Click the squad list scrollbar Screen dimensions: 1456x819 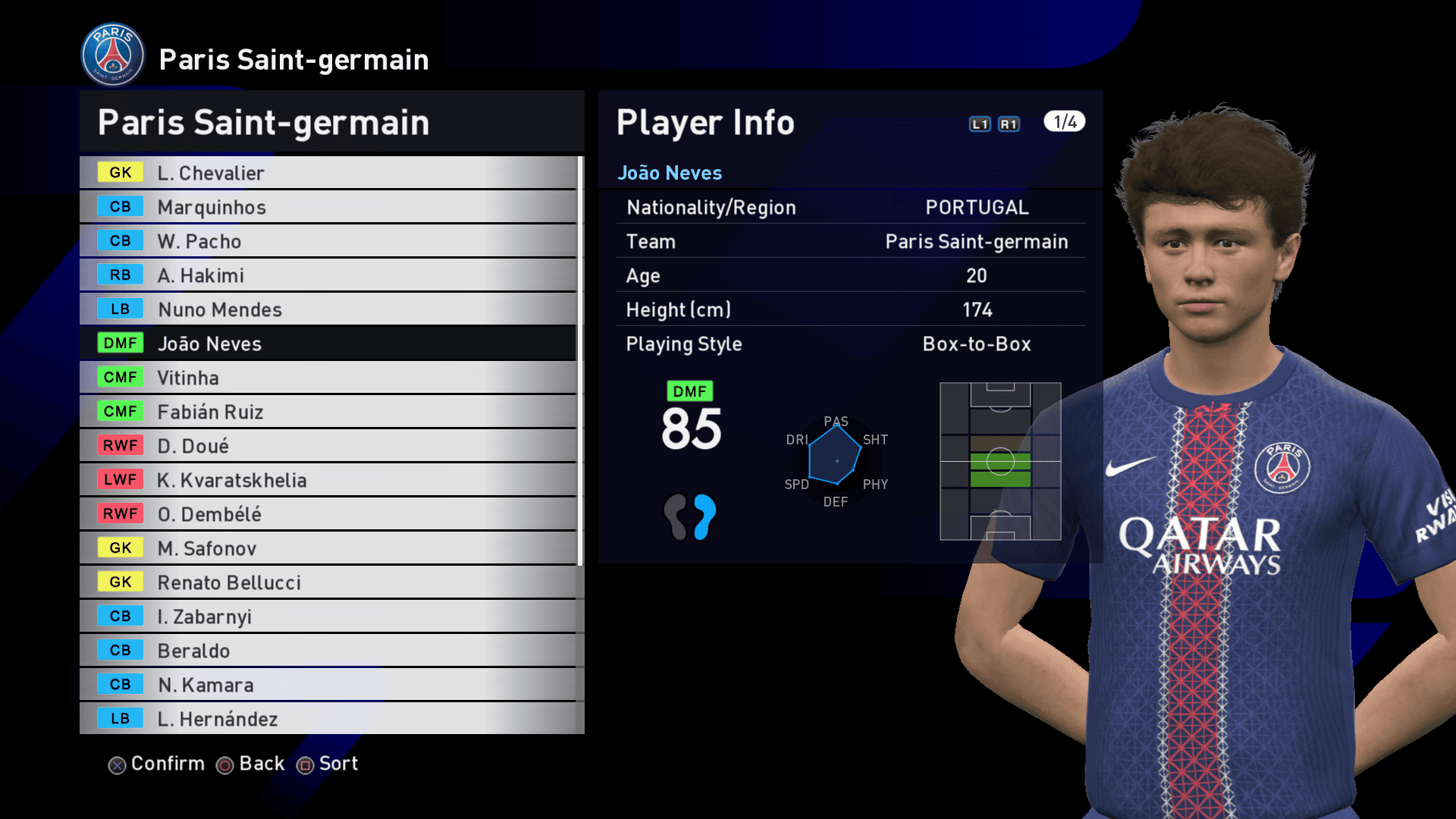point(580,361)
